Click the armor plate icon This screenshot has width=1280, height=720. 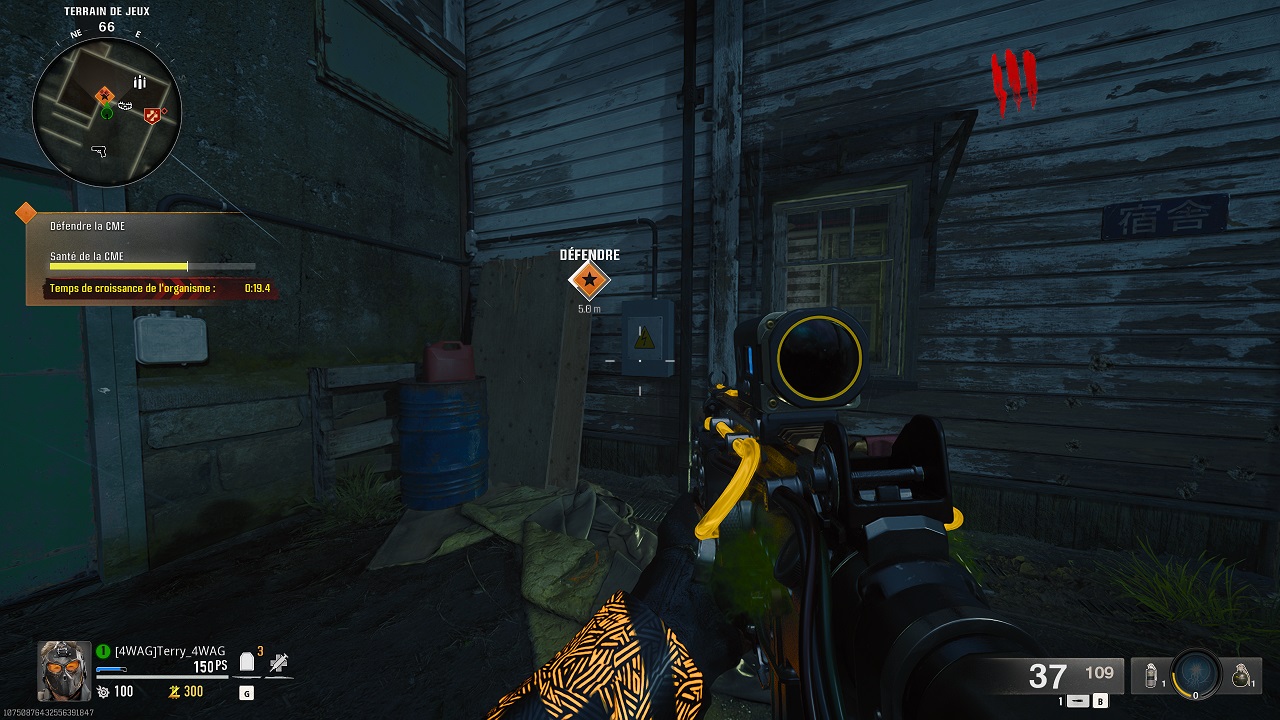pyautogui.click(x=246, y=663)
